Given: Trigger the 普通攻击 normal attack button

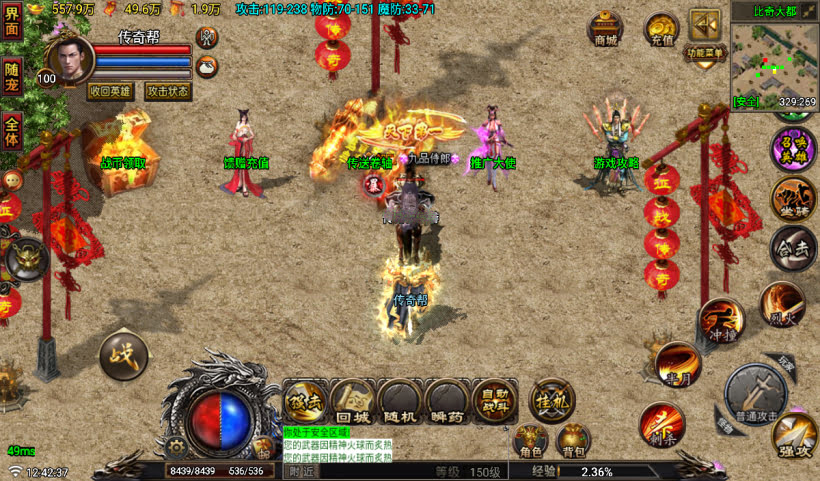Looking at the screenshot, I should click(755, 392).
